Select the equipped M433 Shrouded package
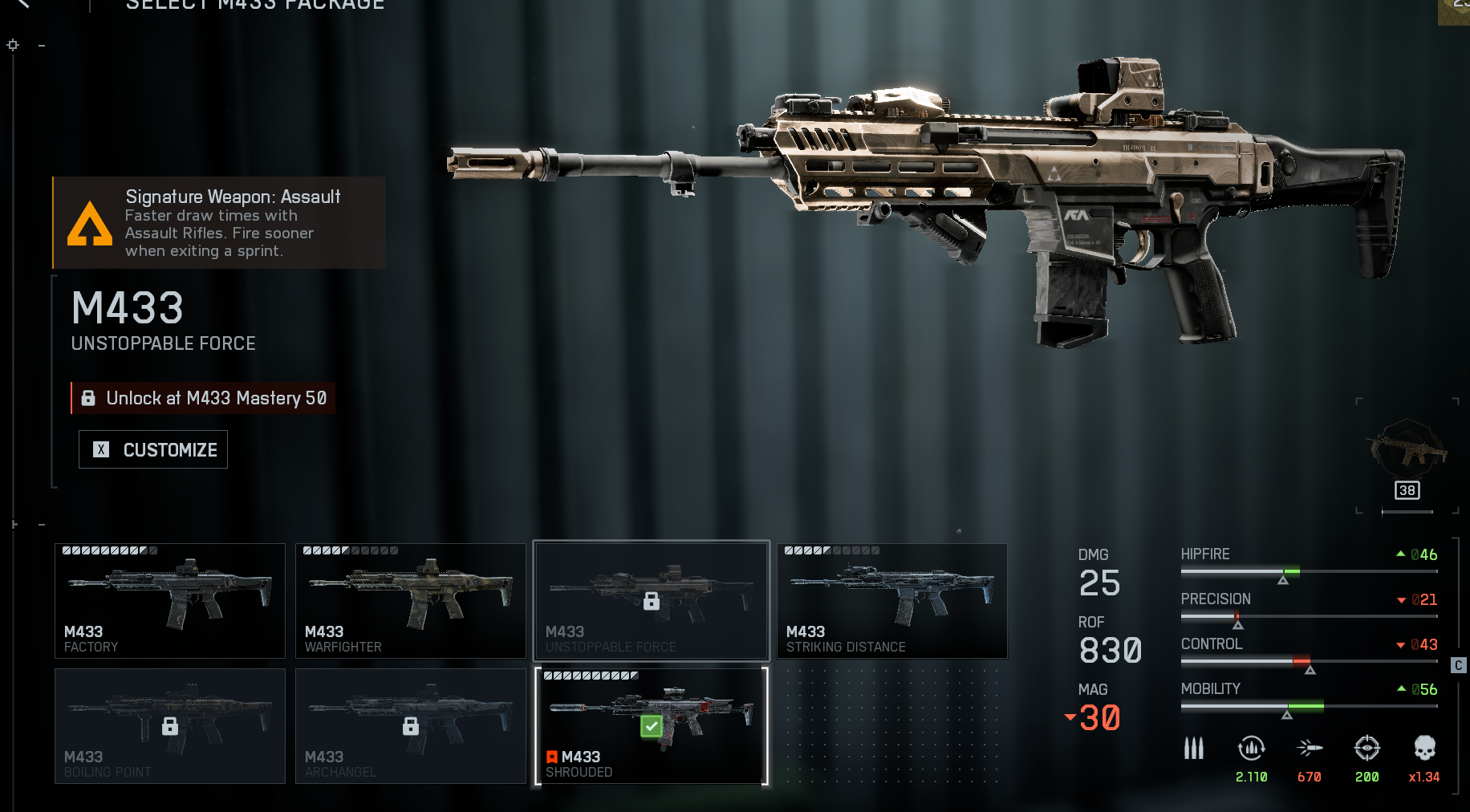This screenshot has height=812, width=1470. click(x=652, y=726)
